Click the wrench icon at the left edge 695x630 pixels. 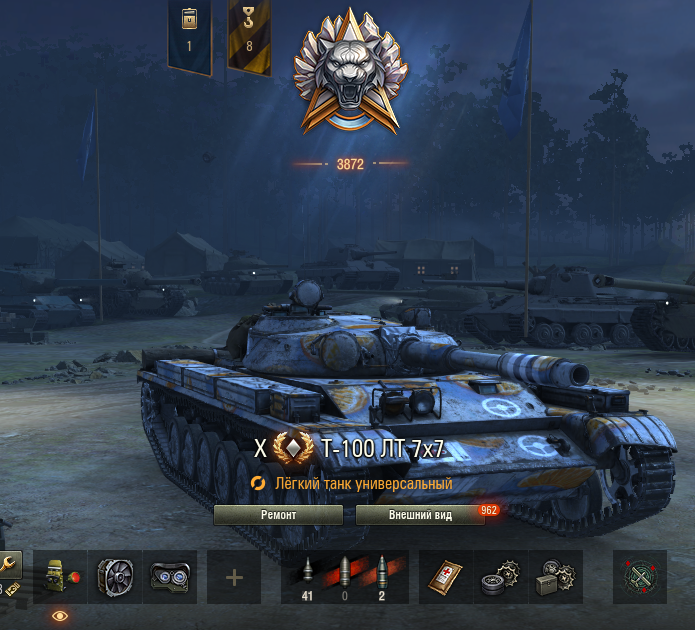click(x=9, y=566)
